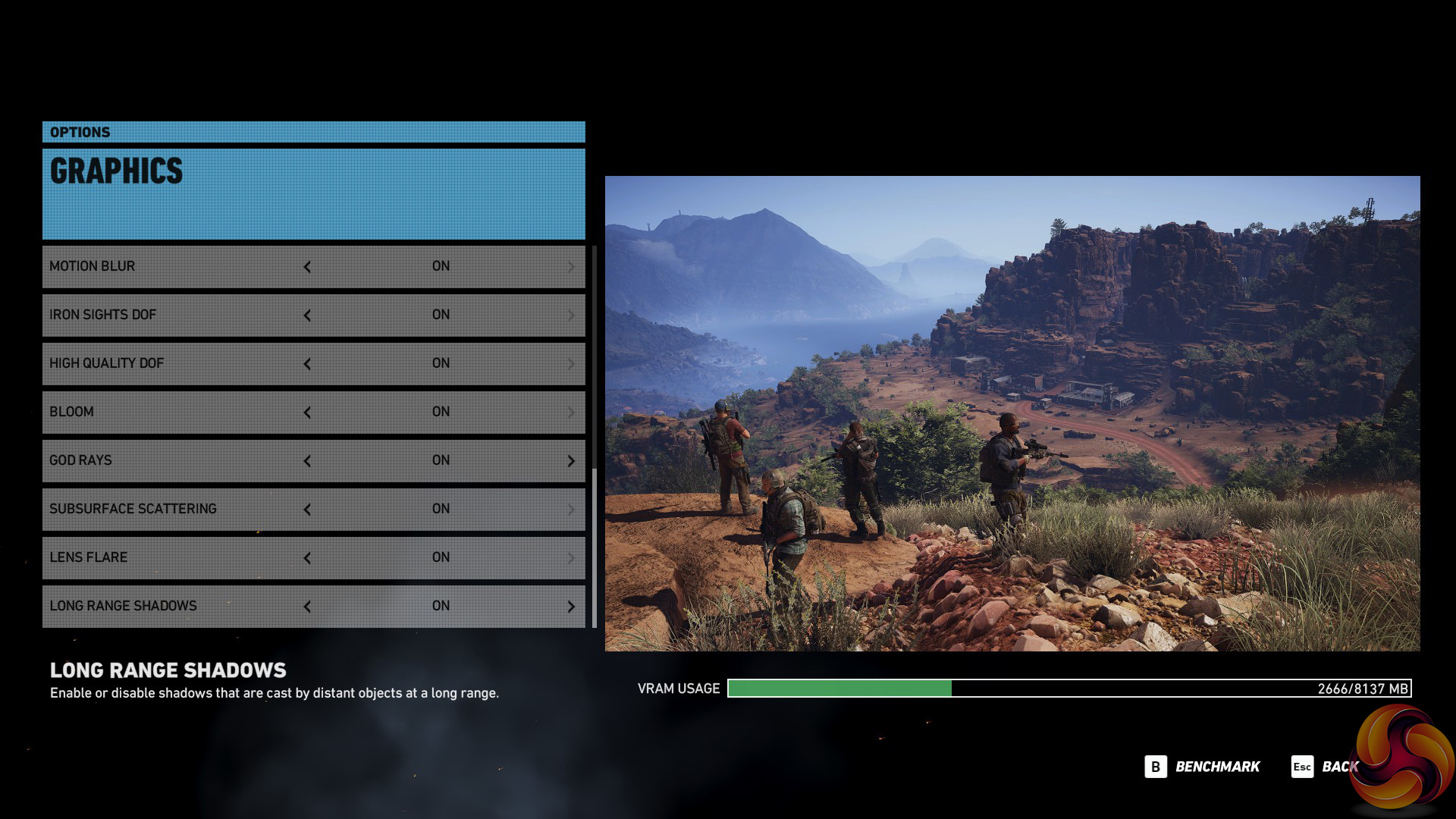Turn Iron Sights DOF down with left arrow
The height and width of the screenshot is (819, 1456).
307,315
